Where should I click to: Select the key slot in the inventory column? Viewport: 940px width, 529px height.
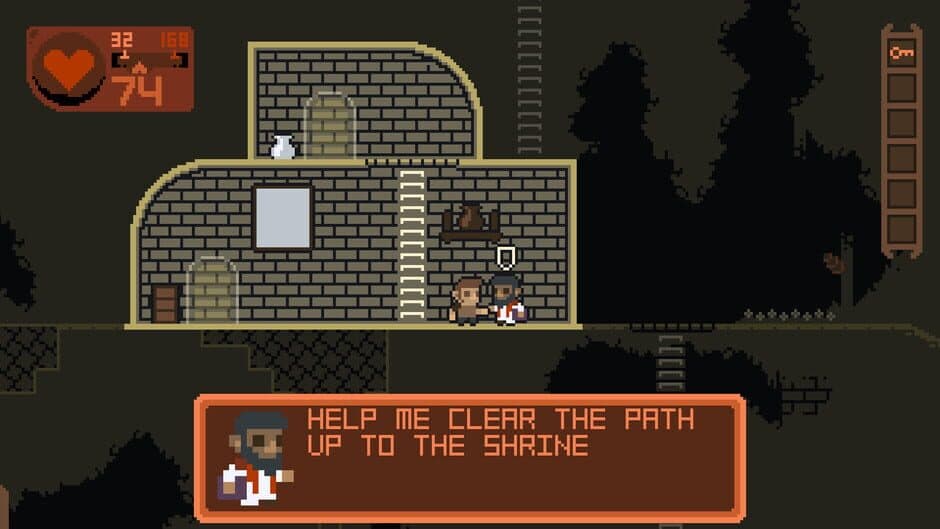(901, 54)
